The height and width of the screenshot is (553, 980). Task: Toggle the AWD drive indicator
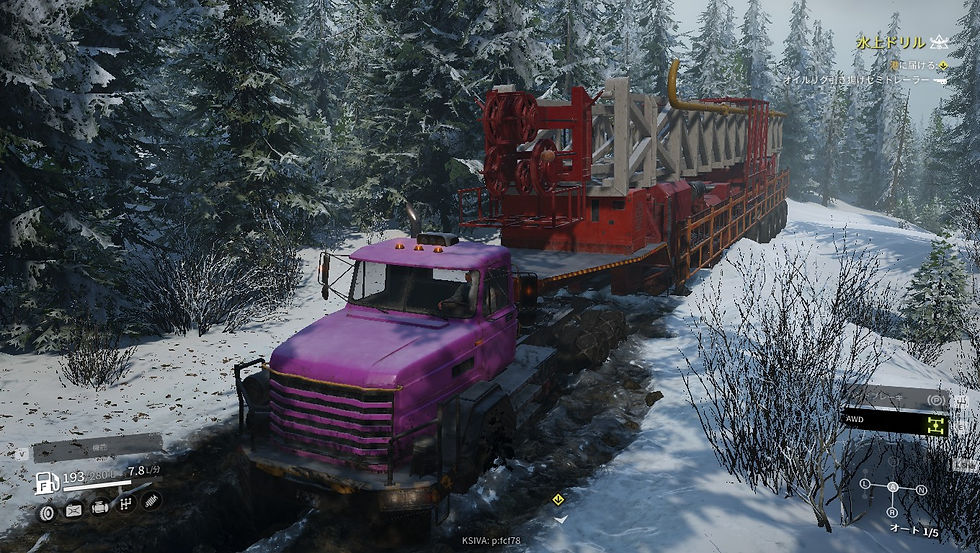(x=935, y=425)
